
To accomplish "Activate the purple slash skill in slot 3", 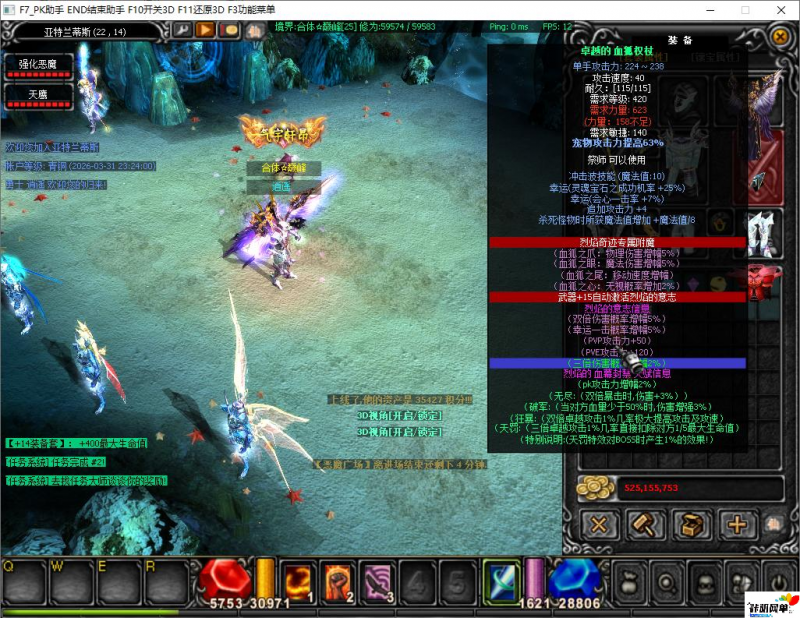I will [x=379, y=580].
